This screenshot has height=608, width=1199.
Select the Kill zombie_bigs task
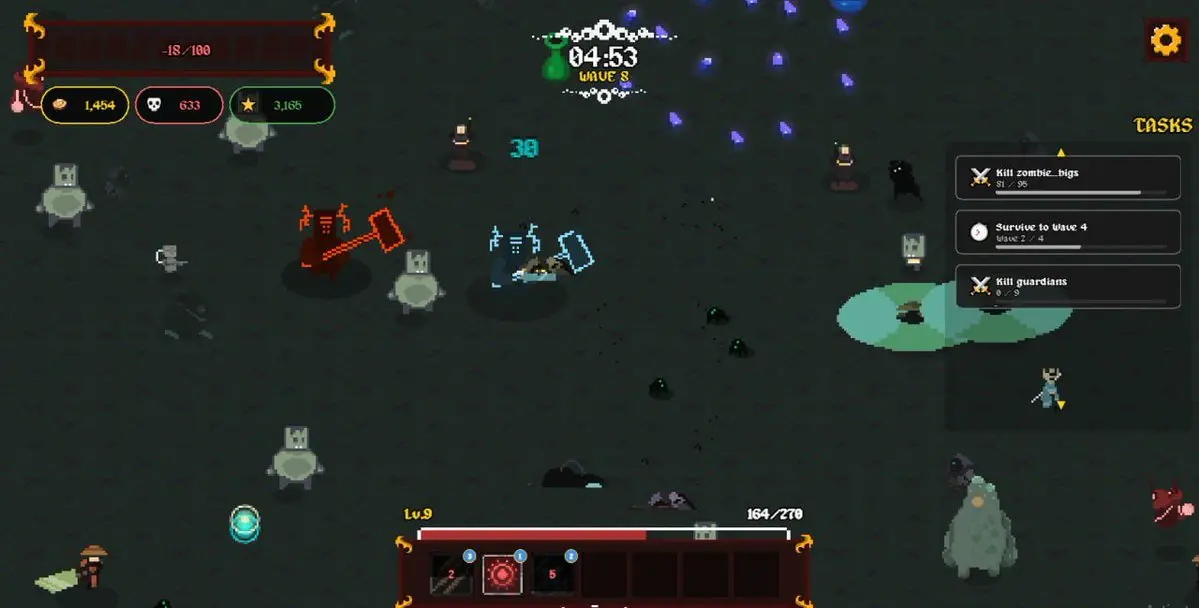(1061, 178)
